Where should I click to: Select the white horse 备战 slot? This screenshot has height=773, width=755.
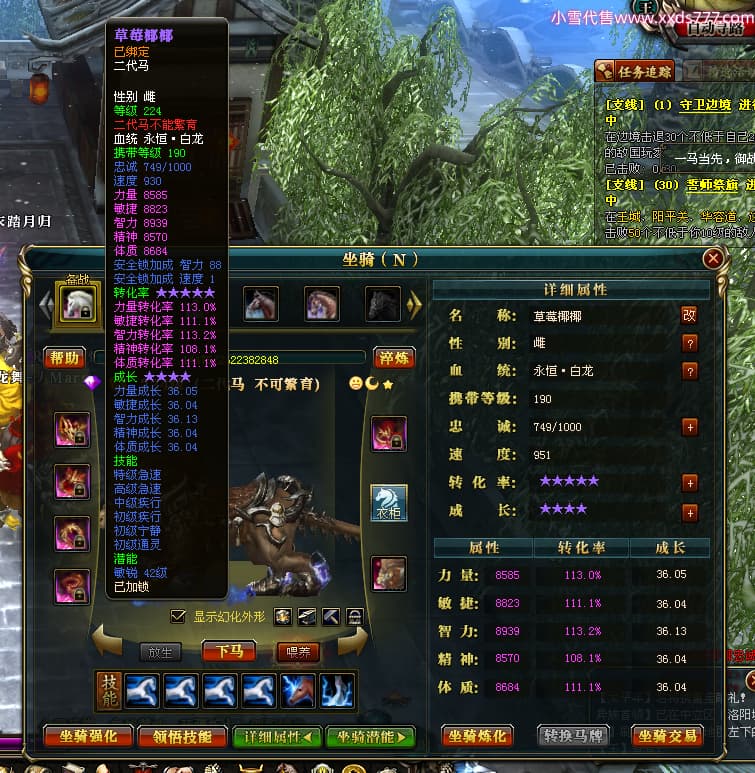pyautogui.click(x=79, y=304)
